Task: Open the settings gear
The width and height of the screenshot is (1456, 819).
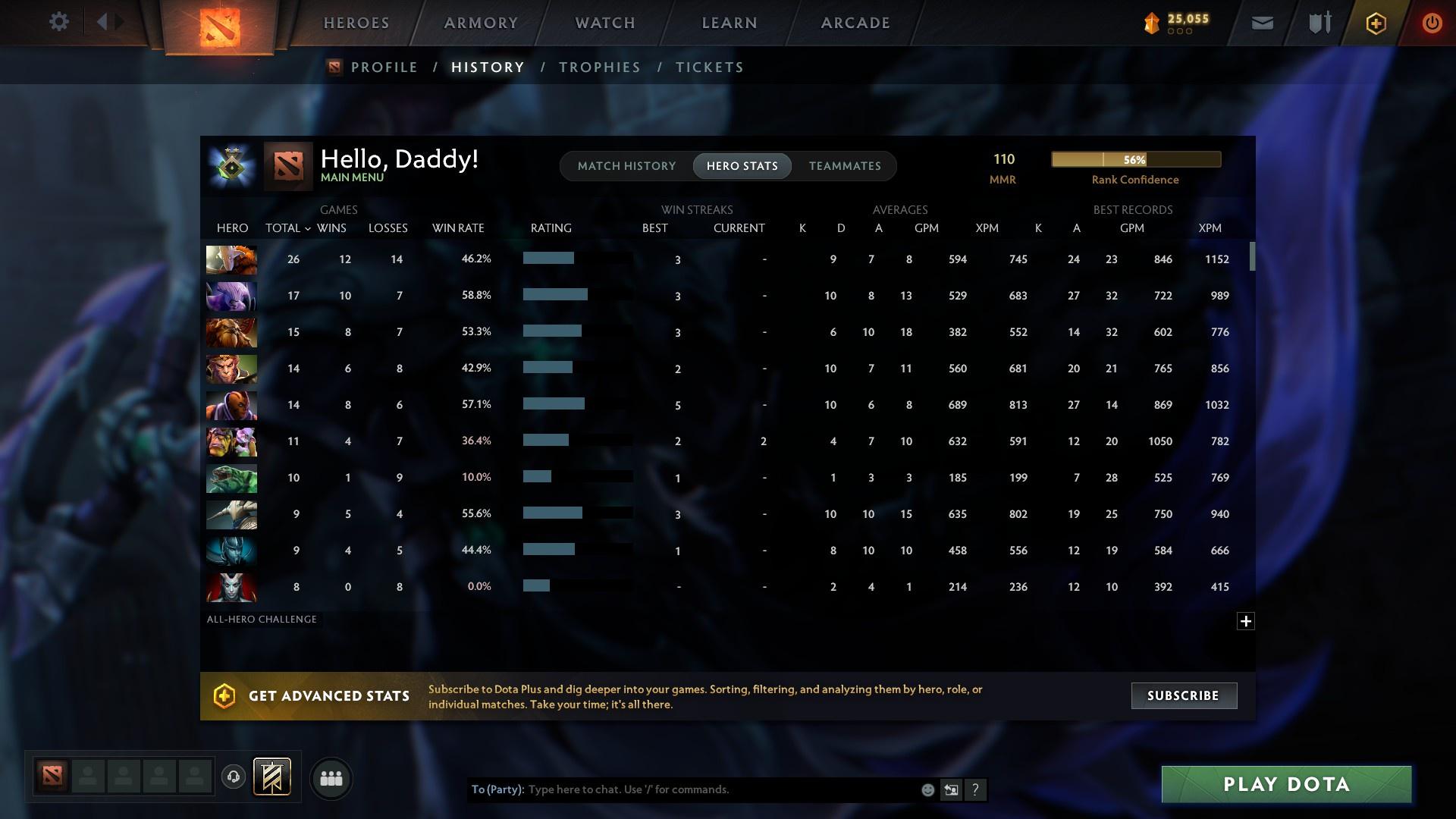Action: pos(59,22)
